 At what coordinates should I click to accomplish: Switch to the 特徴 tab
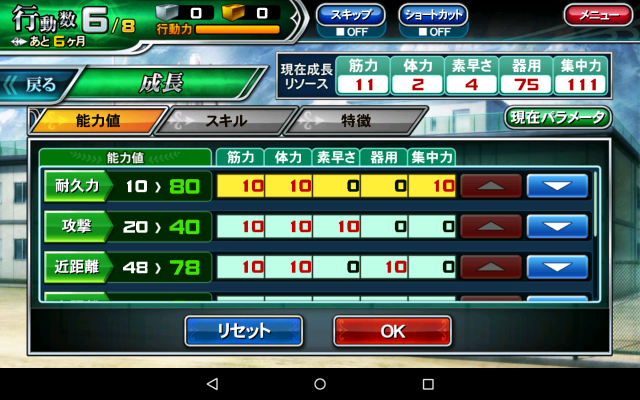(x=355, y=121)
